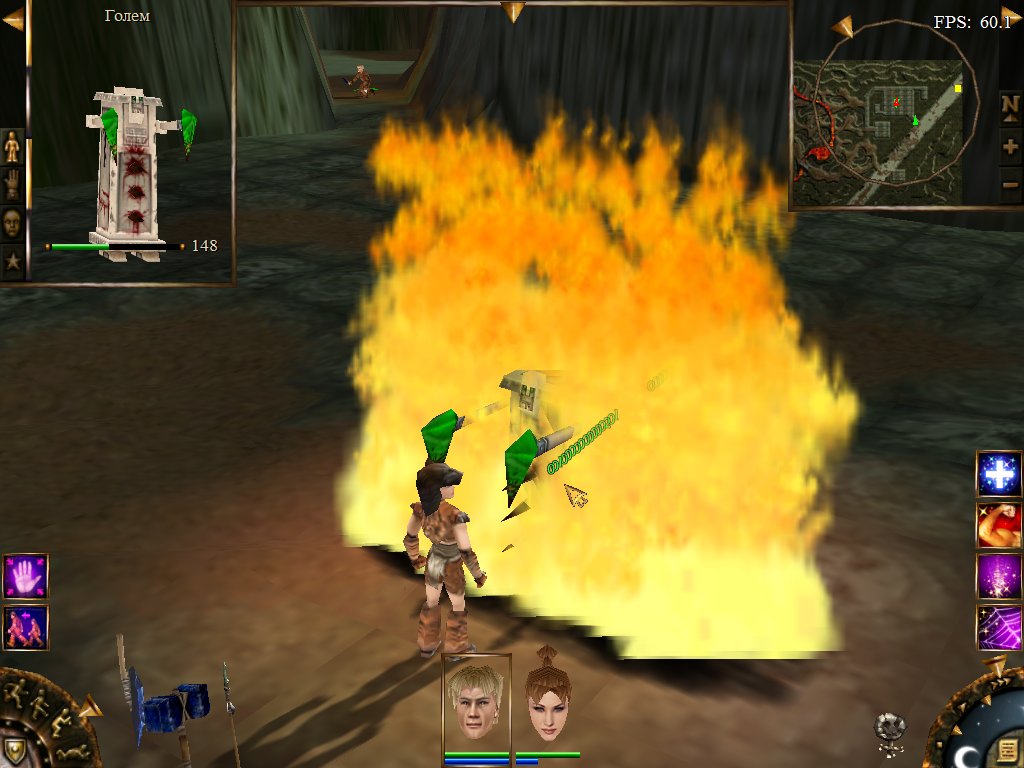Zoom in the minimap with plus button
1024x768 pixels.
coord(1010,147)
